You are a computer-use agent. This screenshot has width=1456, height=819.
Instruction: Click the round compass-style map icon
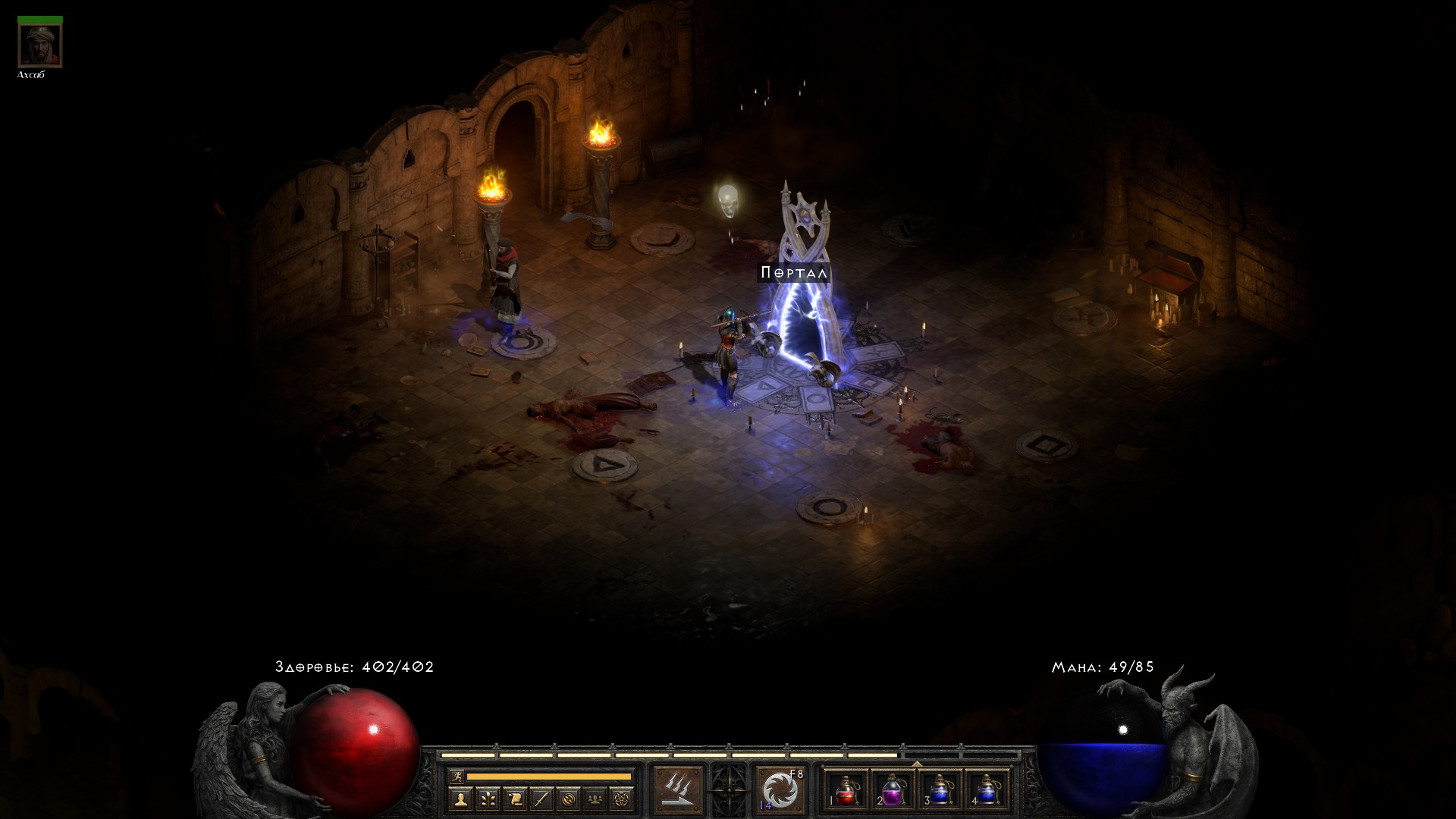point(569,798)
